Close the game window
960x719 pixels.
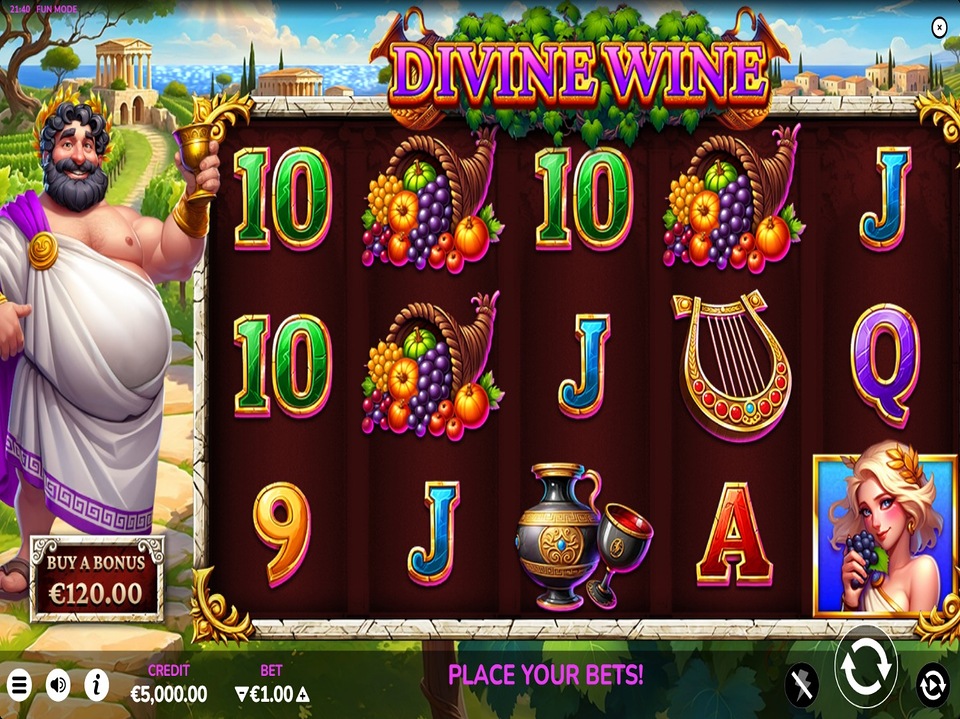tap(938, 28)
